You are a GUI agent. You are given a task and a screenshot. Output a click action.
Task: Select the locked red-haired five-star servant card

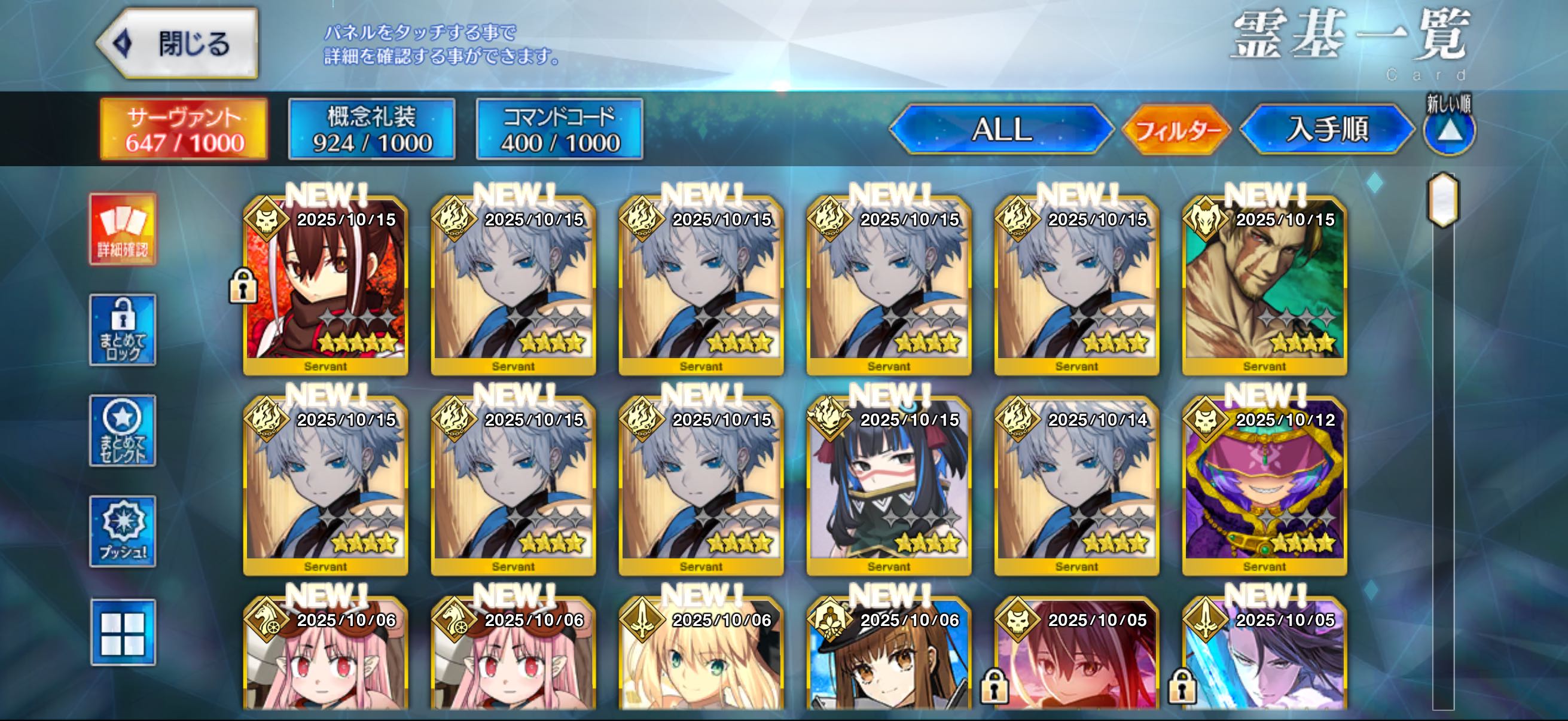tap(326, 285)
